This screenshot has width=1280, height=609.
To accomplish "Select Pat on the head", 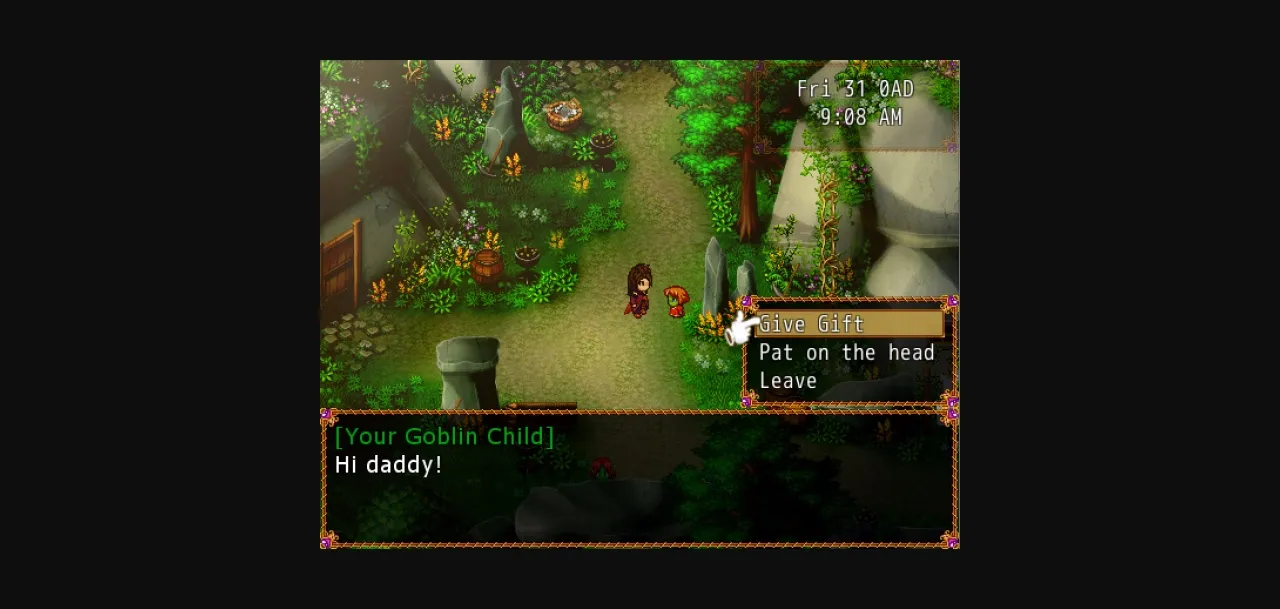I will pos(846,353).
